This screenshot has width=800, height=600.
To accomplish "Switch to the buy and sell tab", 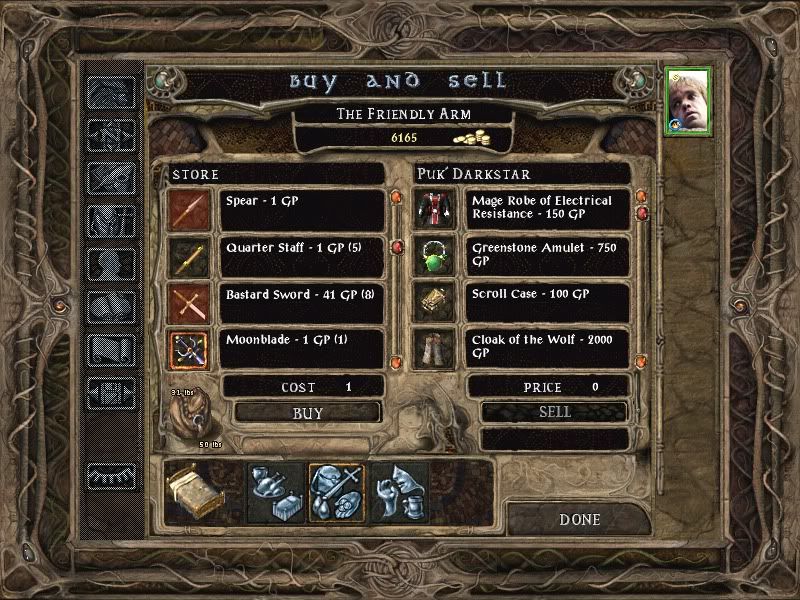I will pyautogui.click(x=336, y=490).
